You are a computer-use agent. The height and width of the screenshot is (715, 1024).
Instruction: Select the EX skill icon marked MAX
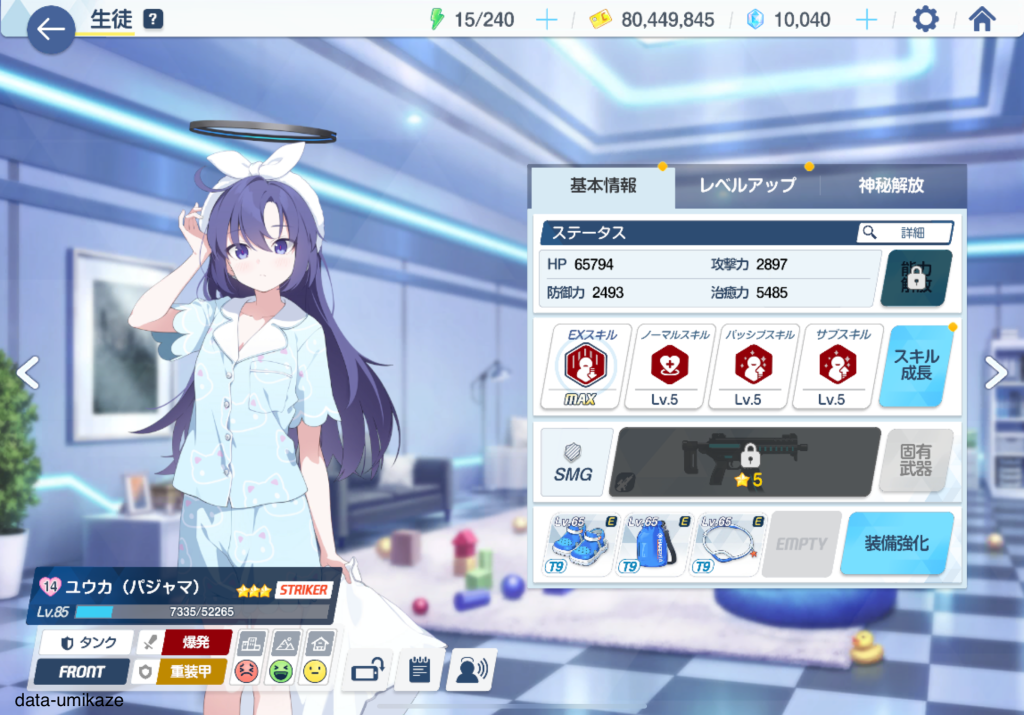point(579,366)
